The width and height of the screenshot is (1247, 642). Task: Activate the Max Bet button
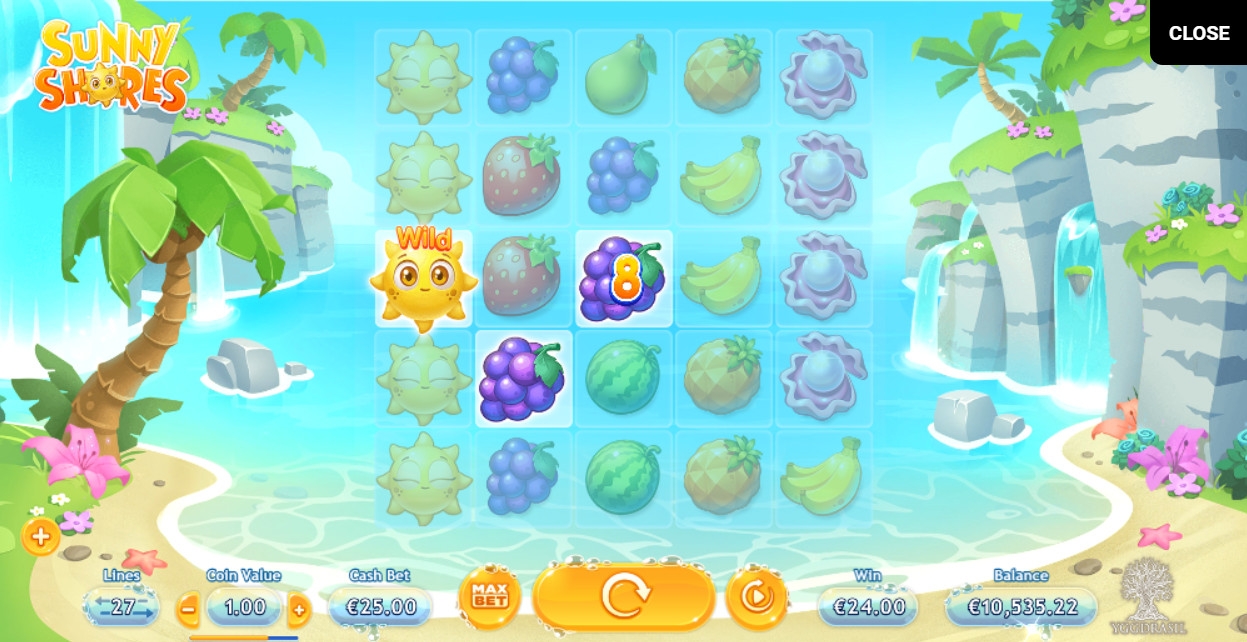coord(490,598)
